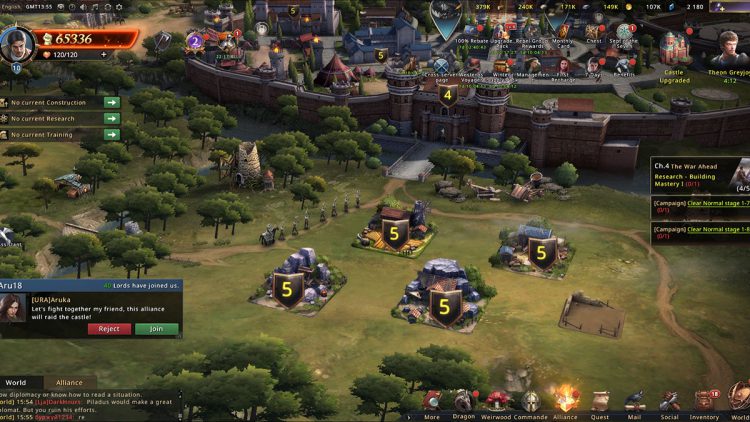
Task: Reject the alliance invitation
Action: (109, 329)
